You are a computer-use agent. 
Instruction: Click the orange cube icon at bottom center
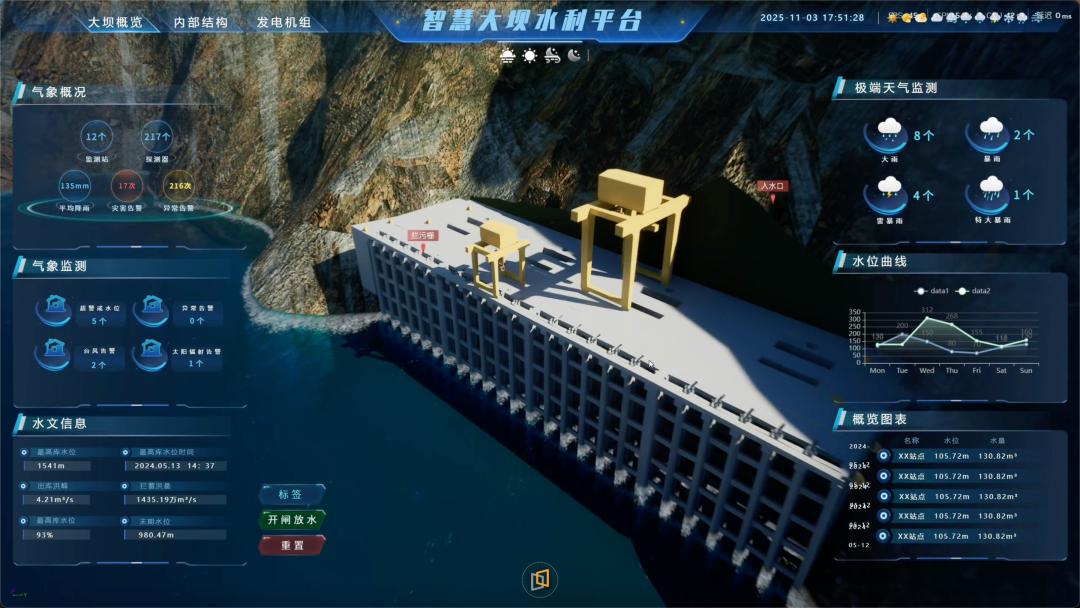540,579
